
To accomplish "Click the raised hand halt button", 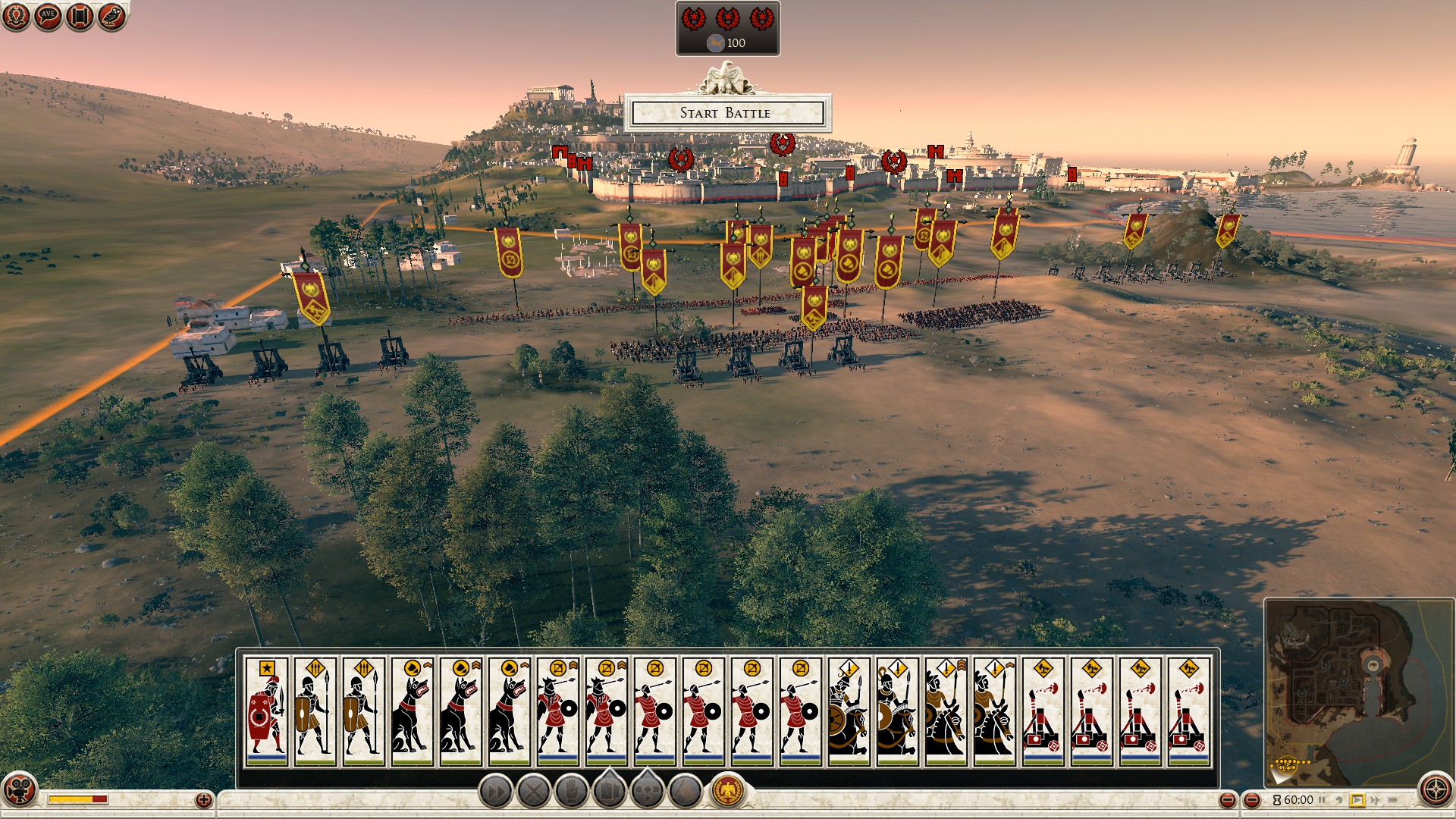I will coord(572,792).
